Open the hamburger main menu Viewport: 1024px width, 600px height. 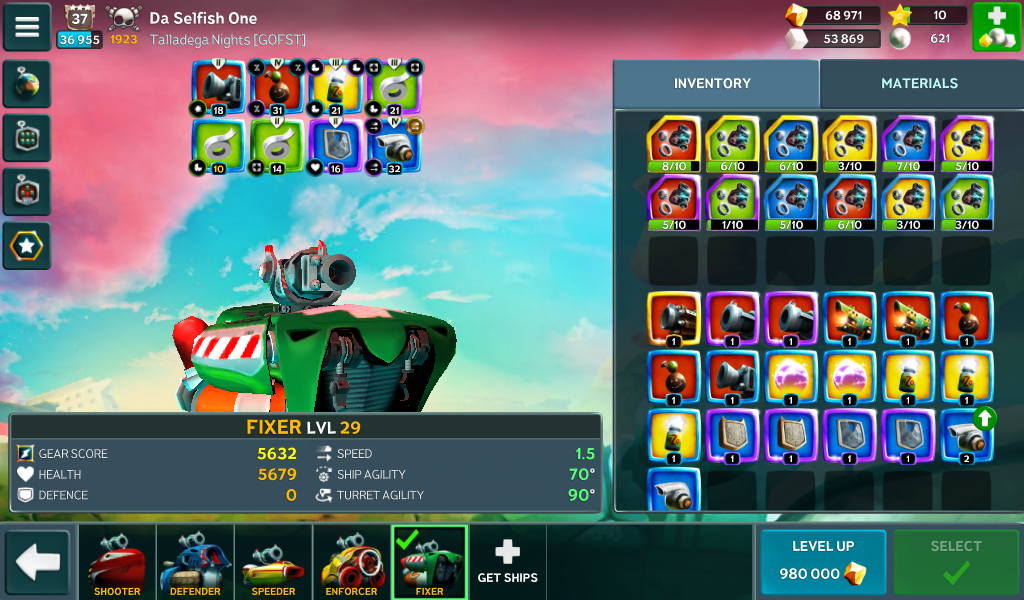pyautogui.click(x=27, y=27)
